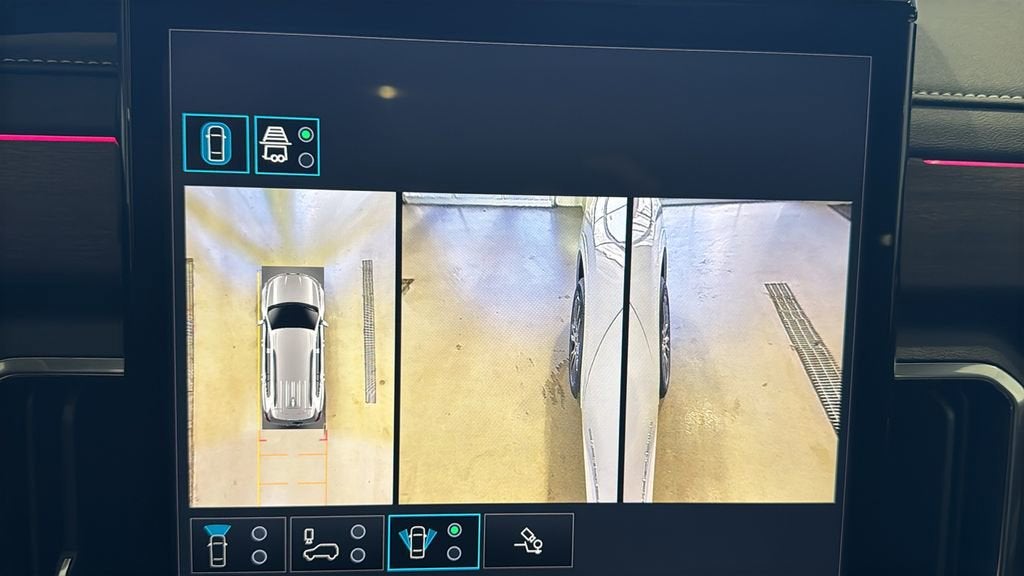
Task: Tap the right-side wheel camera feed
Action: [736, 349]
